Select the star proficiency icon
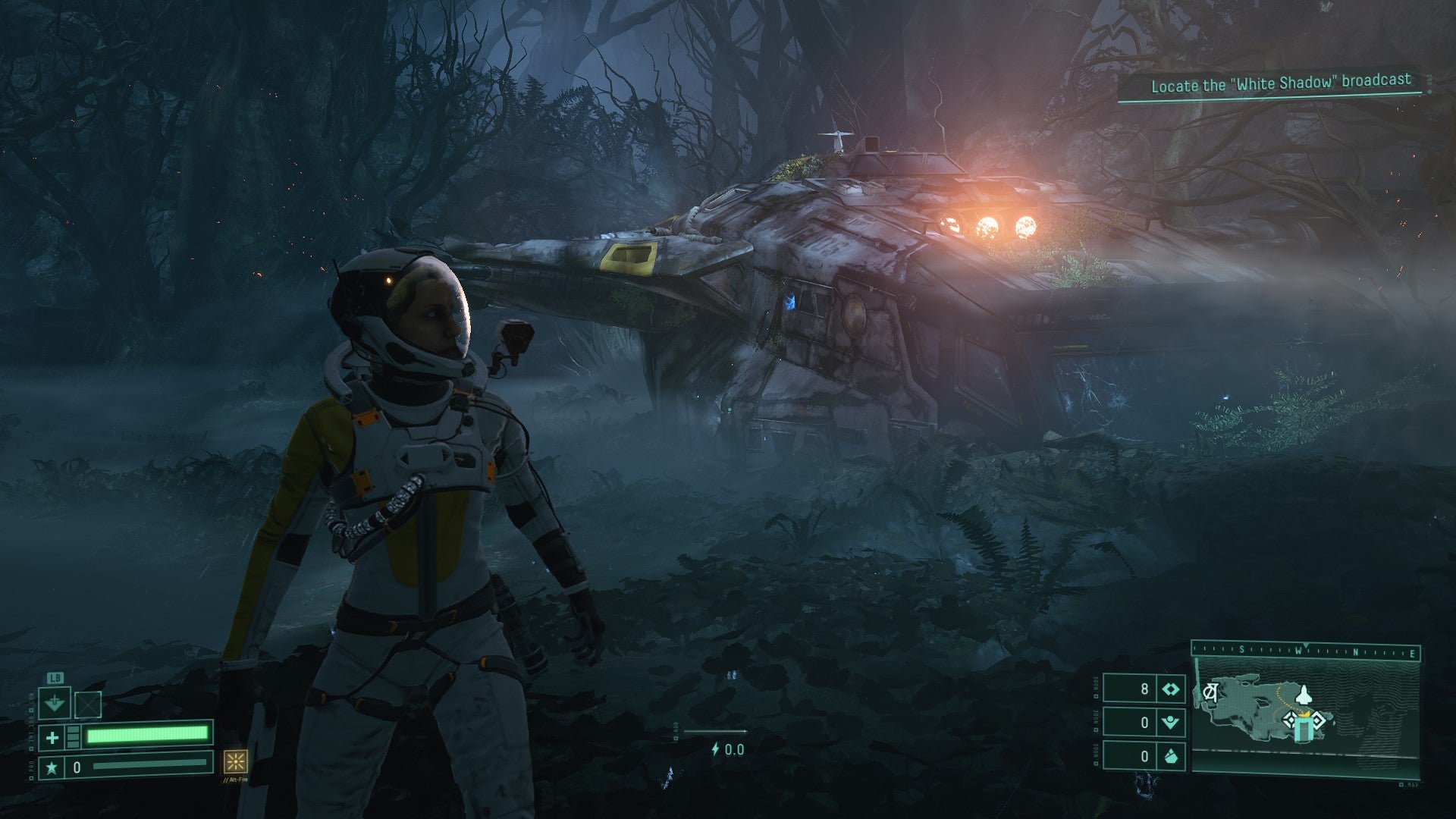Viewport: 1456px width, 819px height. click(x=52, y=767)
